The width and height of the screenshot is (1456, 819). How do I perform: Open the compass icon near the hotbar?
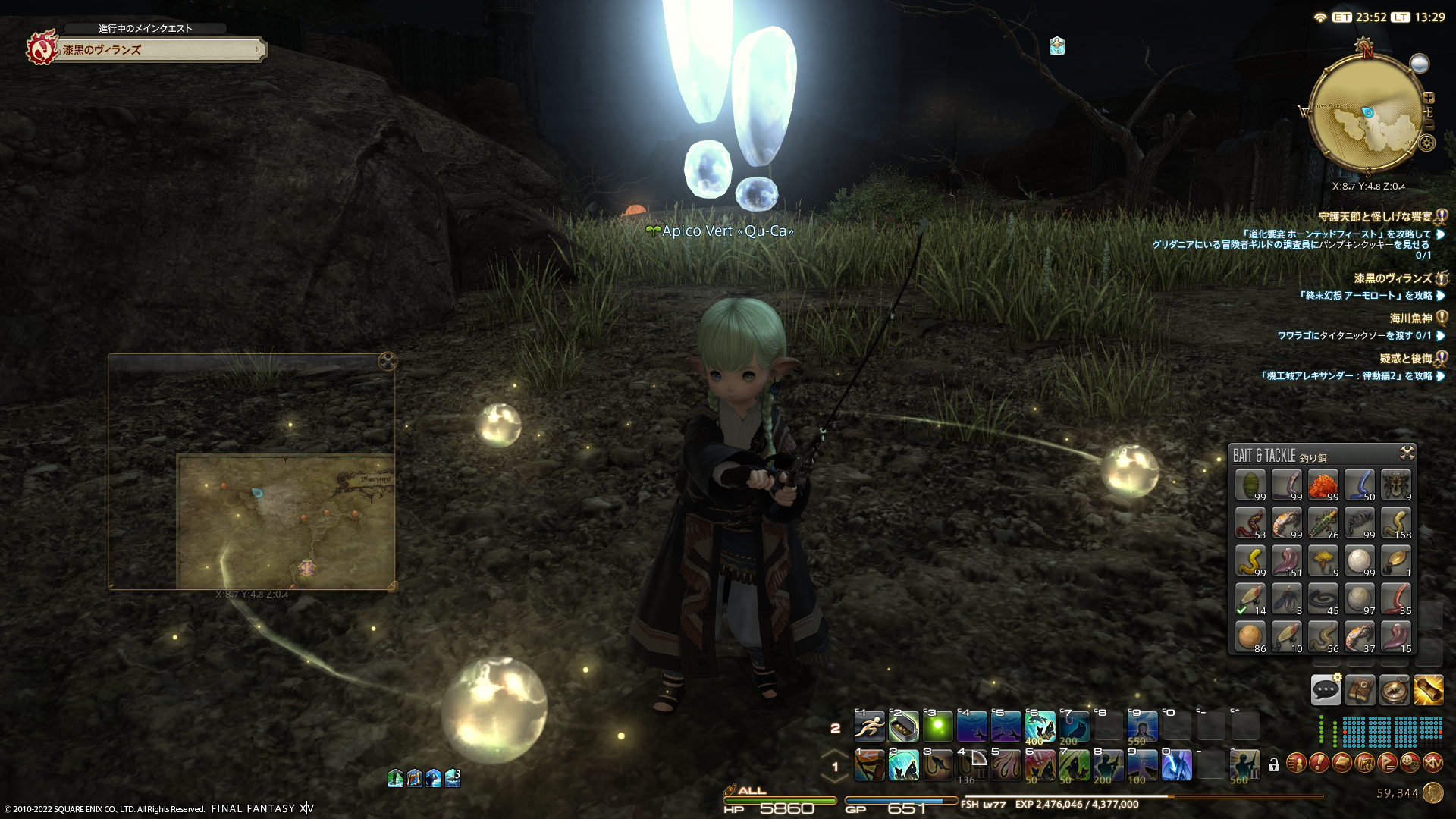coord(1394,689)
